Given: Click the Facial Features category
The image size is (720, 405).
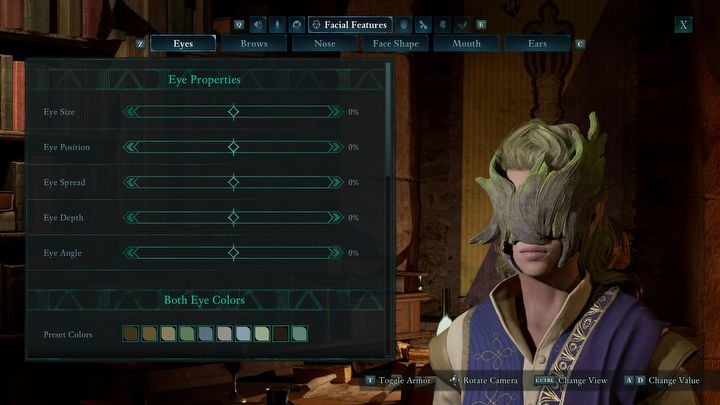Looking at the screenshot, I should coord(350,24).
